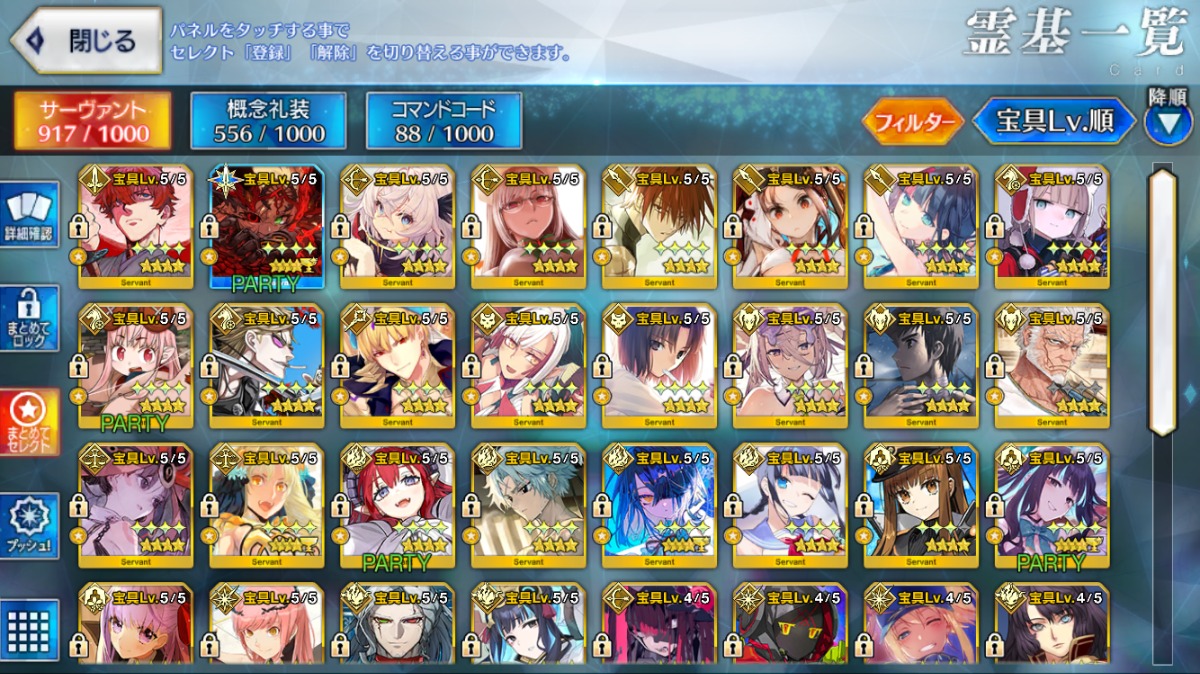Viewport: 1200px width, 674px height.
Task: Click the vertical scrollbar handle
Action: [1162, 300]
